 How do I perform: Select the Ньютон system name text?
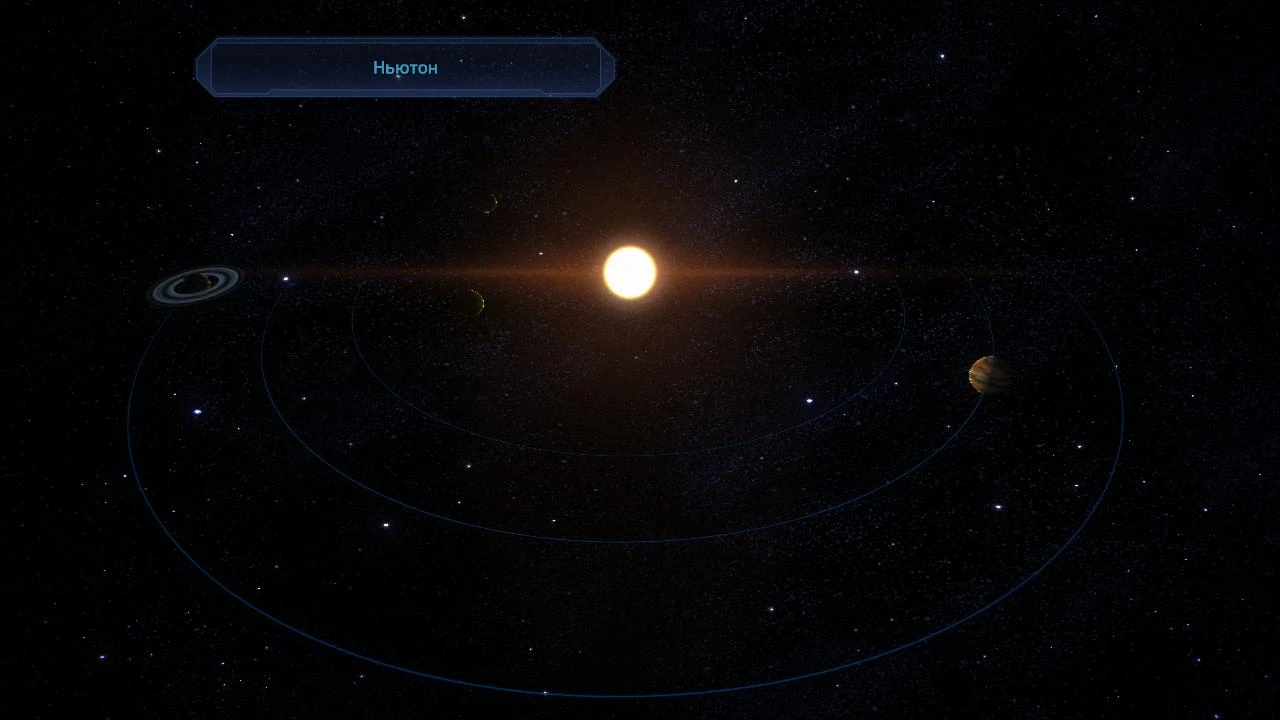tap(404, 67)
